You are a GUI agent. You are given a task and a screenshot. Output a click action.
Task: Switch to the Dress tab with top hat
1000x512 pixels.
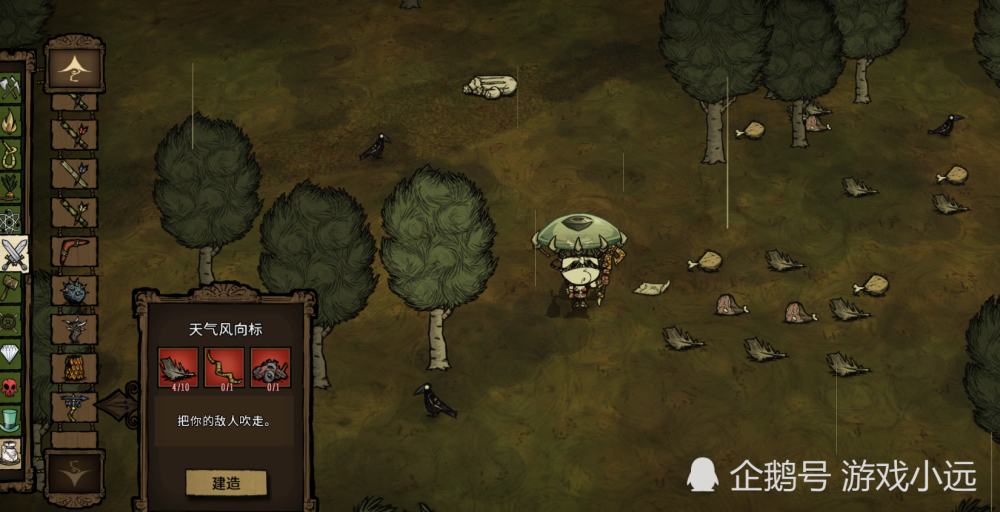[x=11, y=420]
